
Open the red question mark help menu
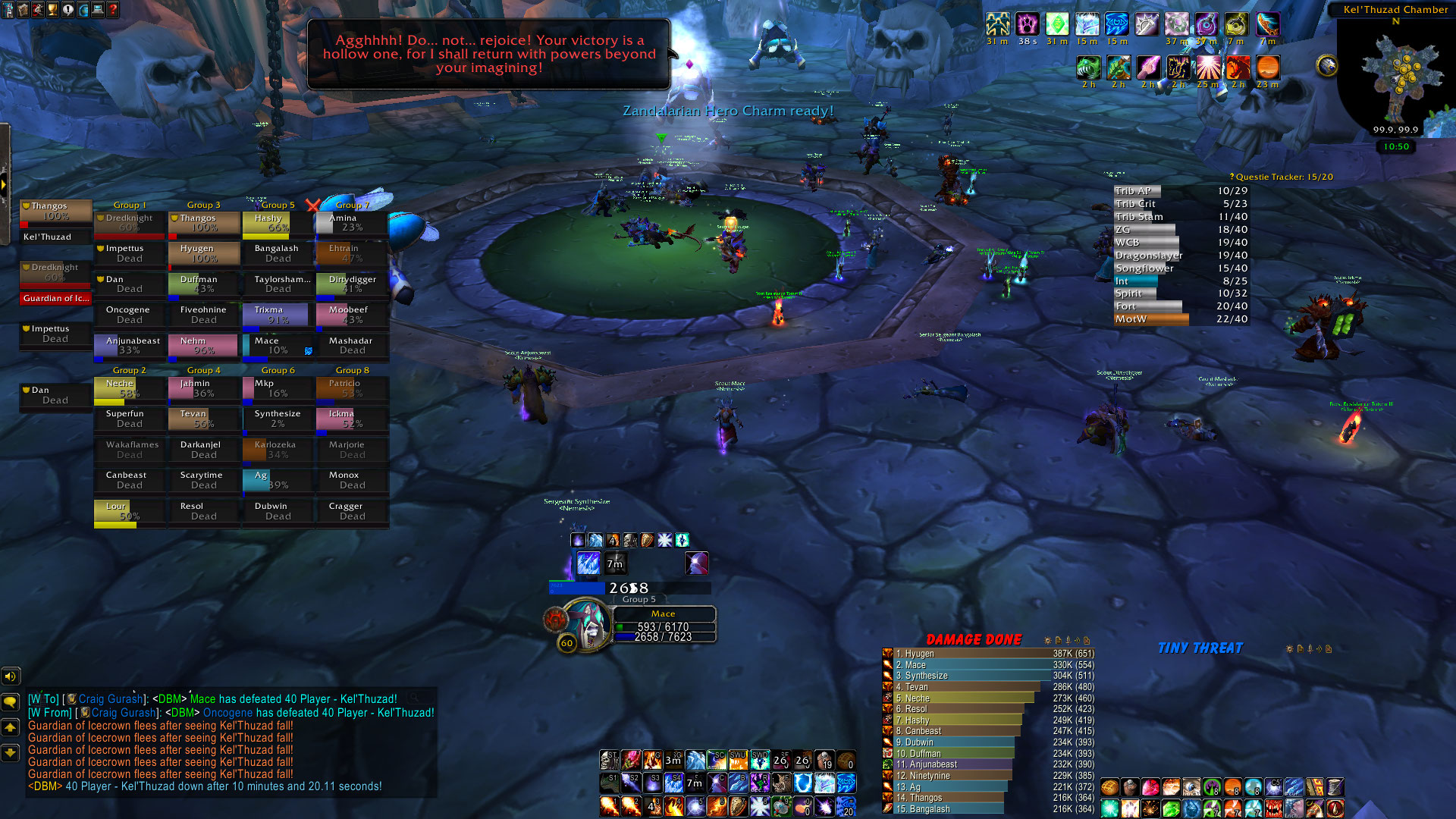click(x=113, y=9)
